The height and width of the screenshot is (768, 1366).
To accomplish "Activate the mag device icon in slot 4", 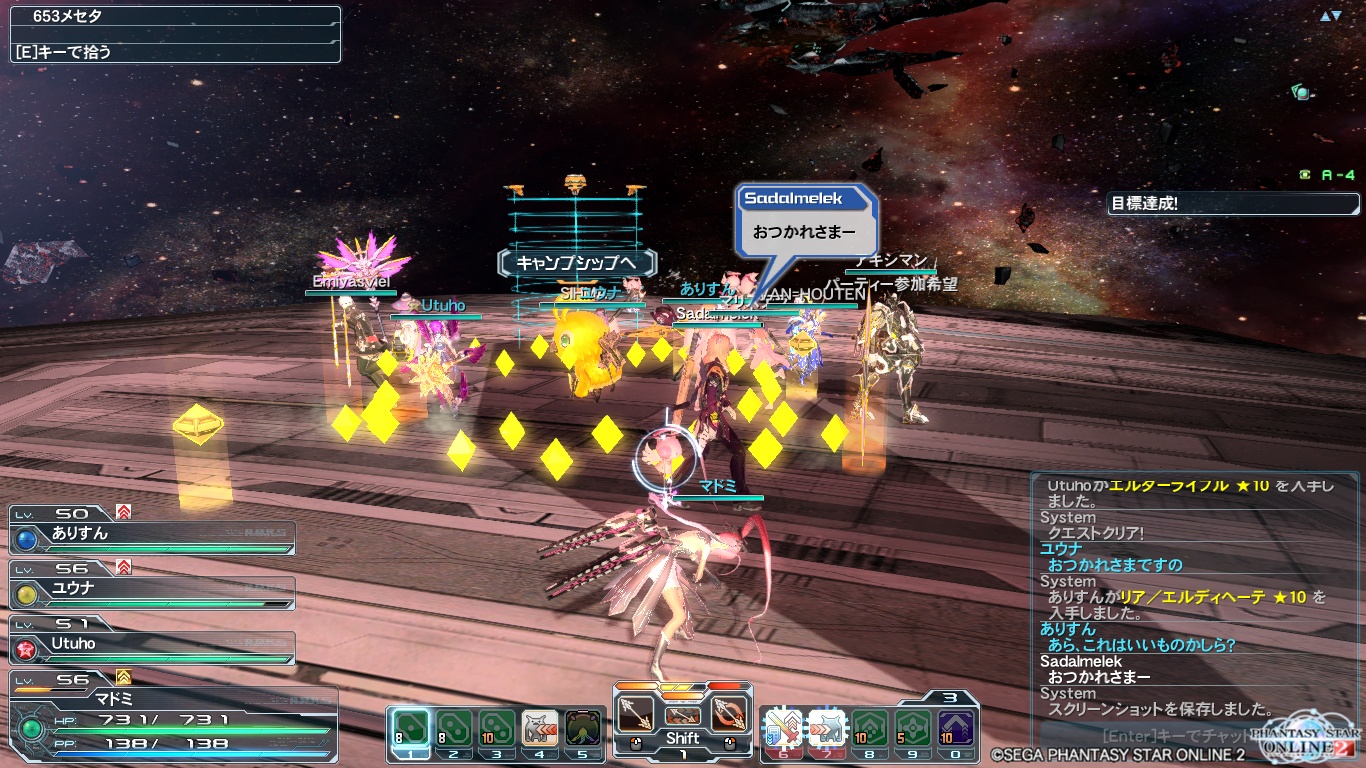I will pyautogui.click(x=540, y=728).
